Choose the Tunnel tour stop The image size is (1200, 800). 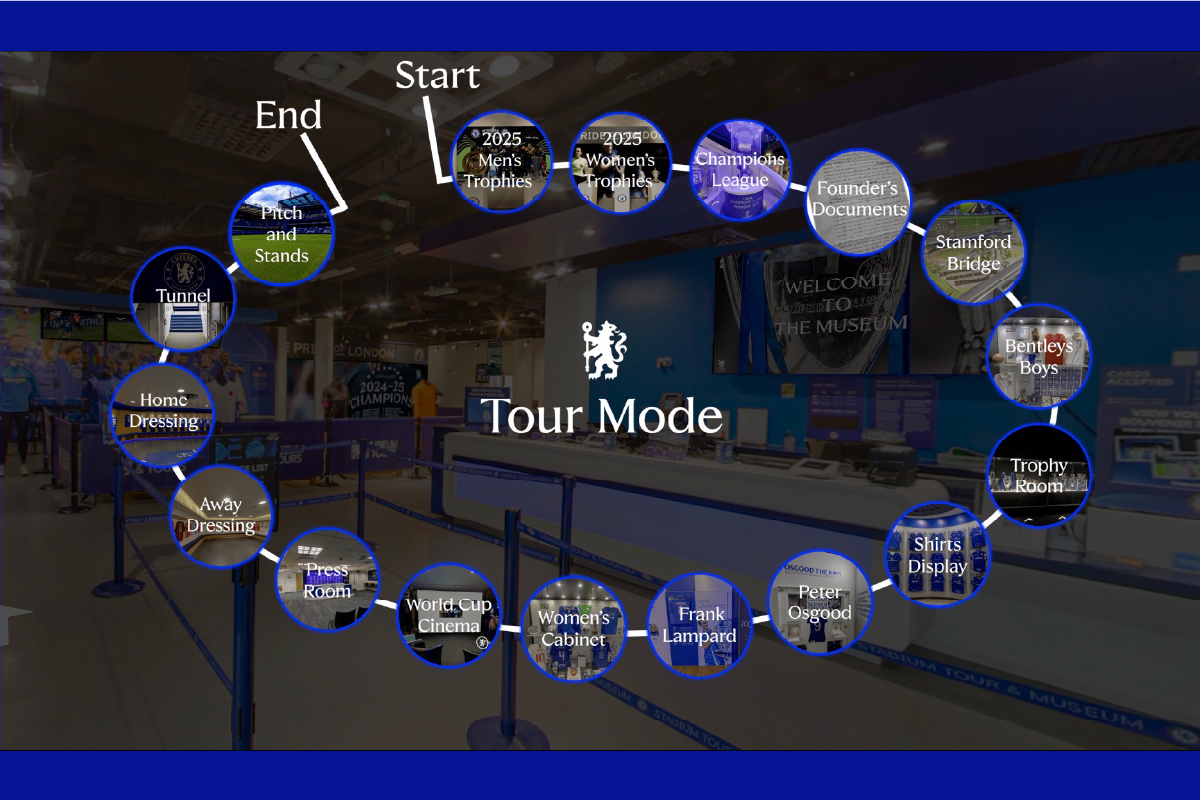pyautogui.click(x=183, y=297)
